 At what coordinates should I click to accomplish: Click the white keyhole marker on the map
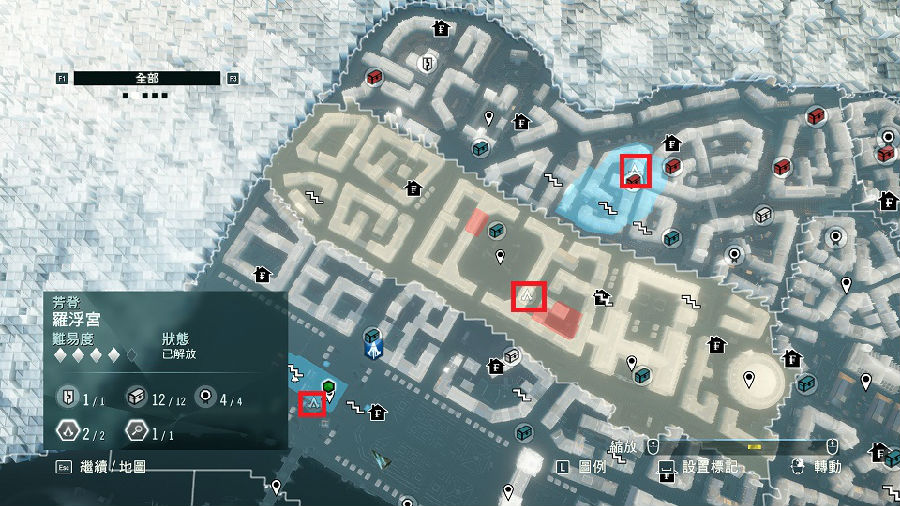click(427, 63)
